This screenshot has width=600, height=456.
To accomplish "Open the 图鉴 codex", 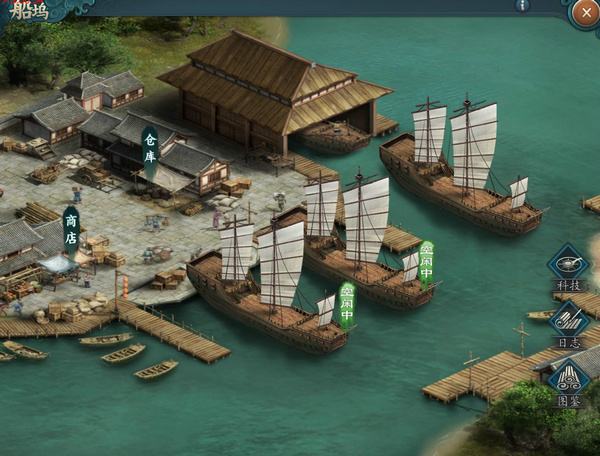I will coord(568,381).
